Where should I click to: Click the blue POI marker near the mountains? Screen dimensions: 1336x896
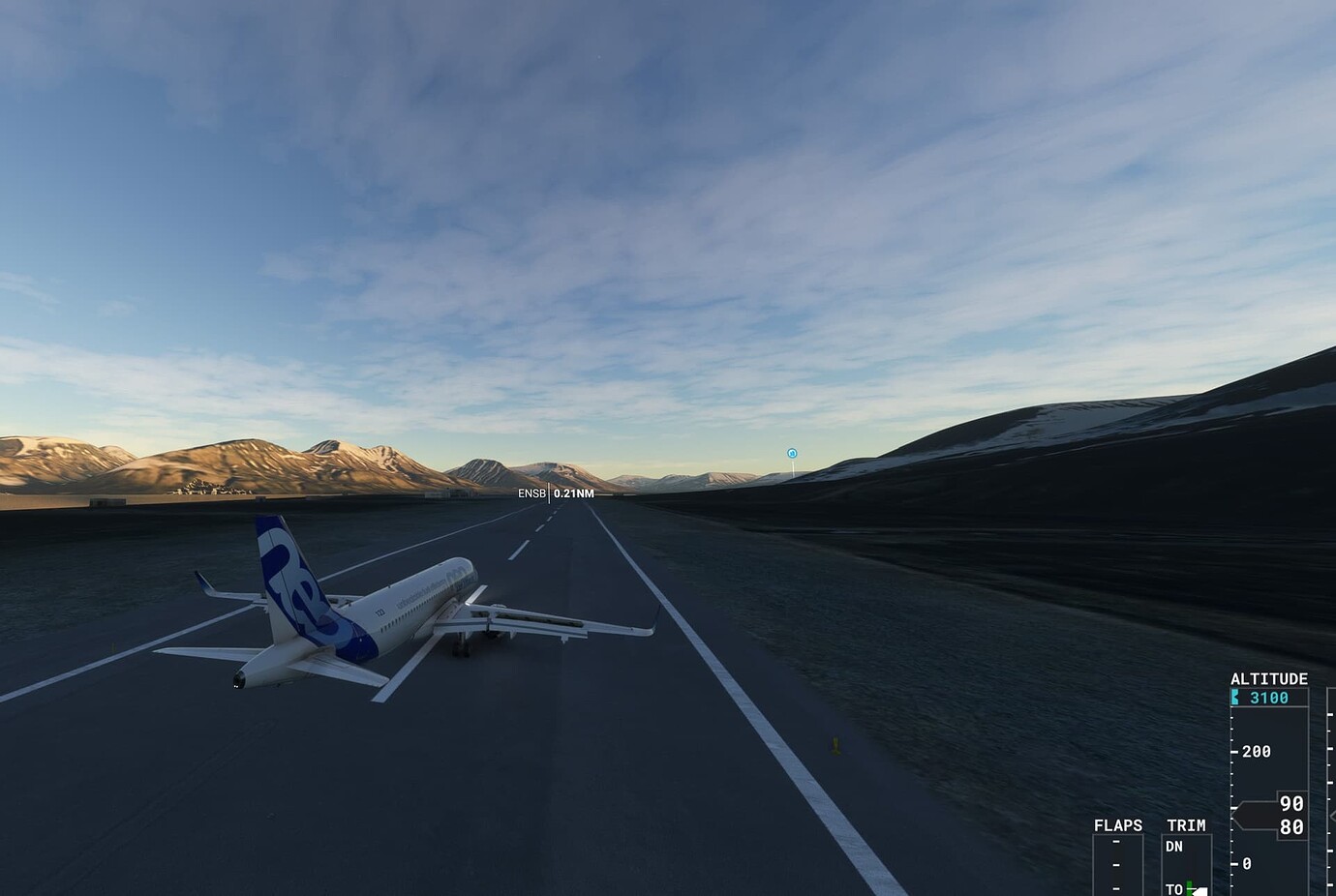click(792, 451)
